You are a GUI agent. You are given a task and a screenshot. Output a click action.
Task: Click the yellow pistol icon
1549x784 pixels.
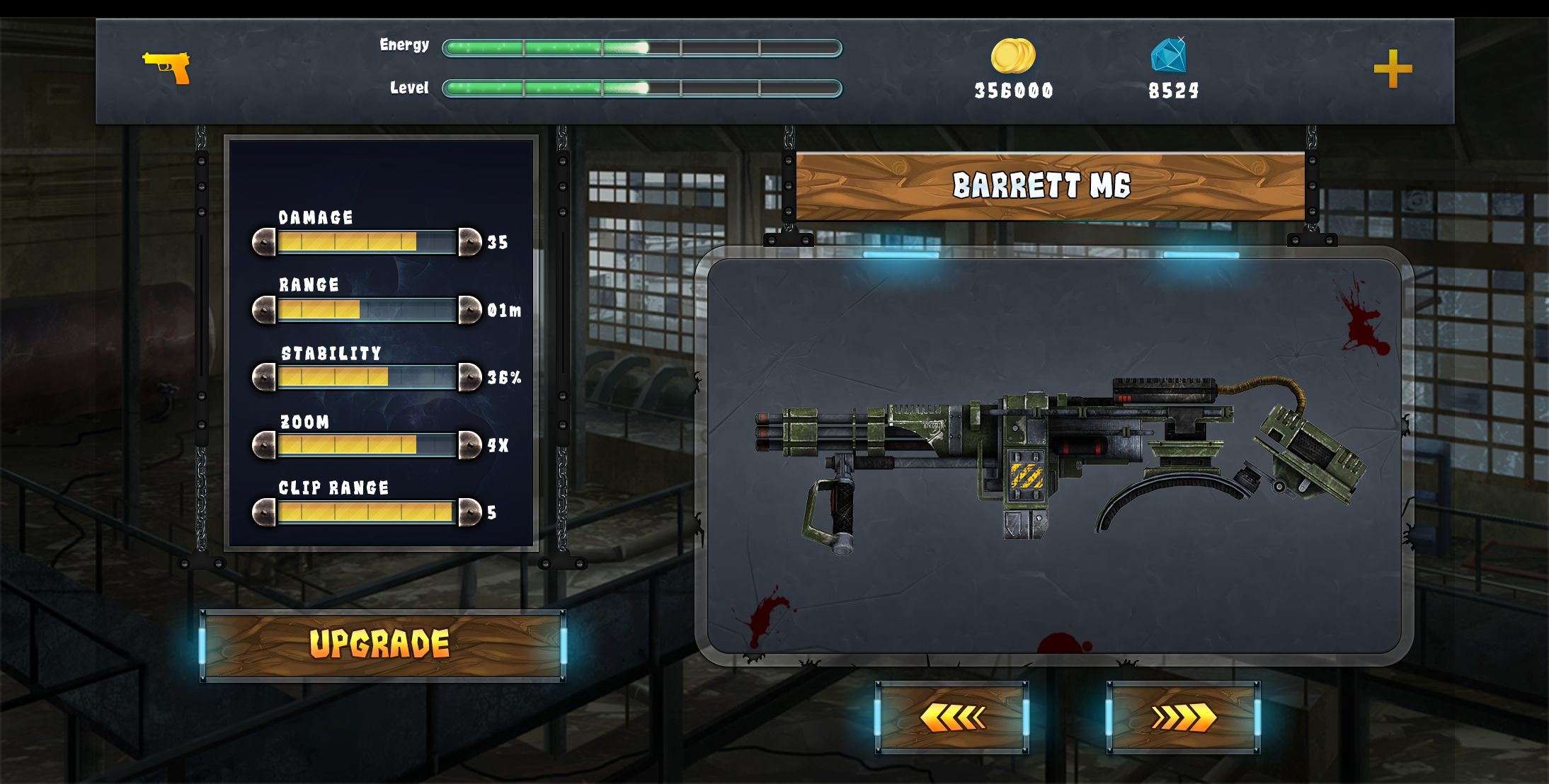(x=167, y=67)
